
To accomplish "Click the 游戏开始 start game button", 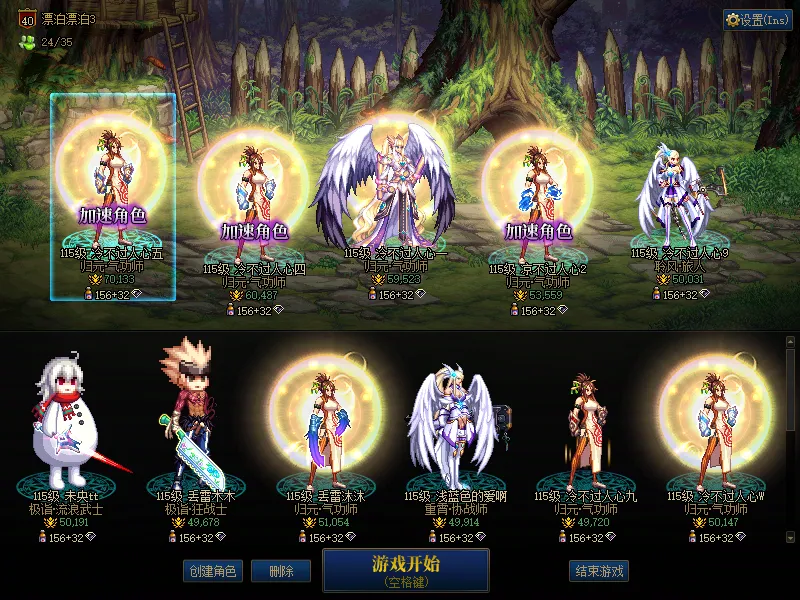I will coord(405,570).
